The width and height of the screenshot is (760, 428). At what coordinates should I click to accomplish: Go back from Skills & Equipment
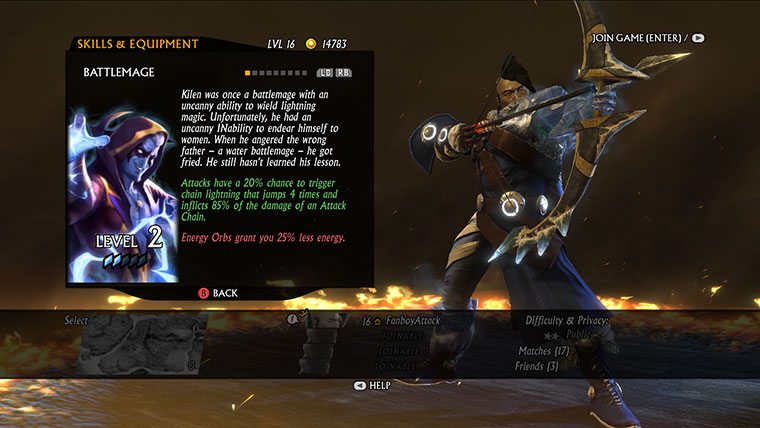[x=218, y=293]
